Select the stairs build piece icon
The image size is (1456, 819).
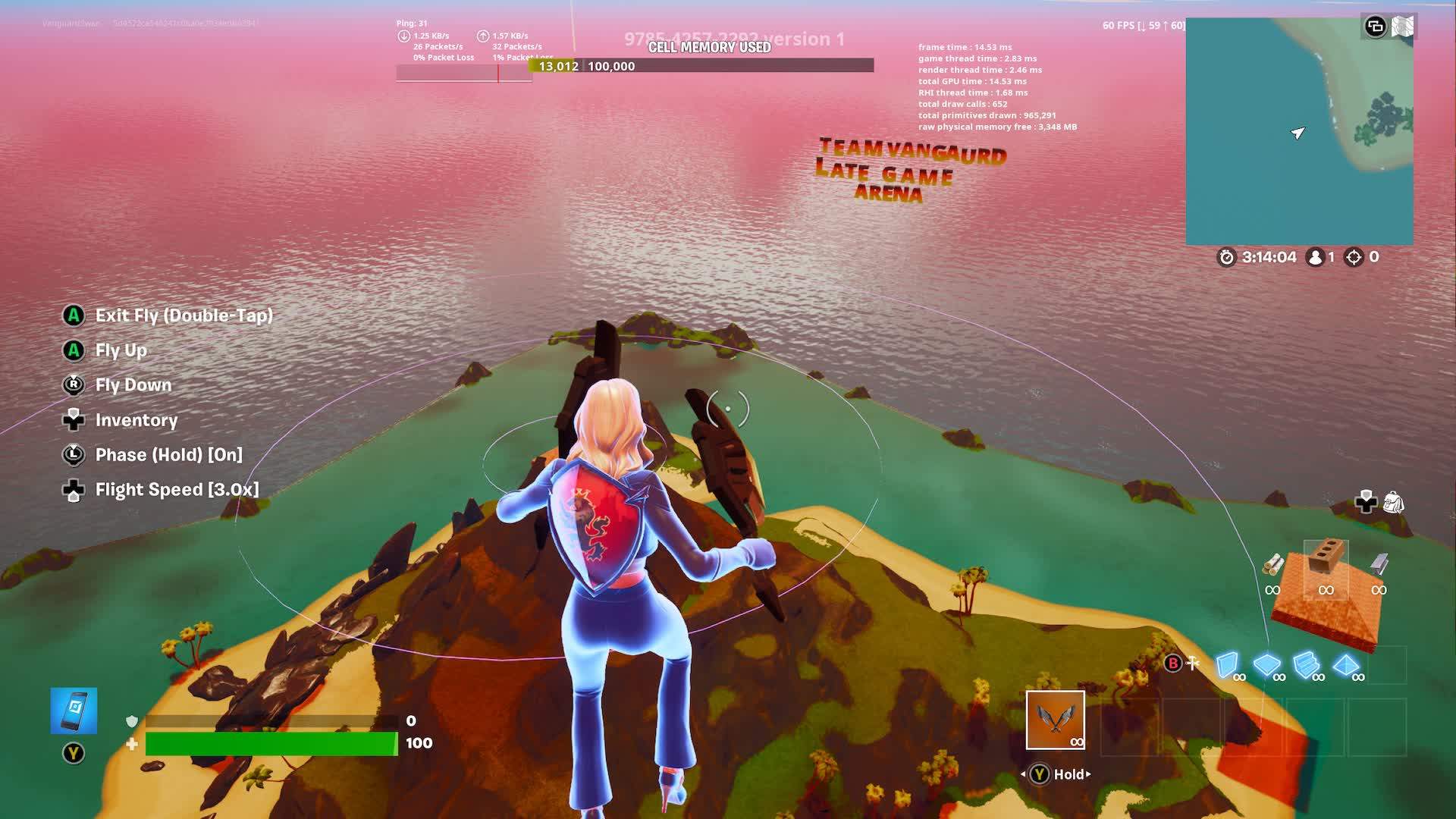click(1305, 664)
